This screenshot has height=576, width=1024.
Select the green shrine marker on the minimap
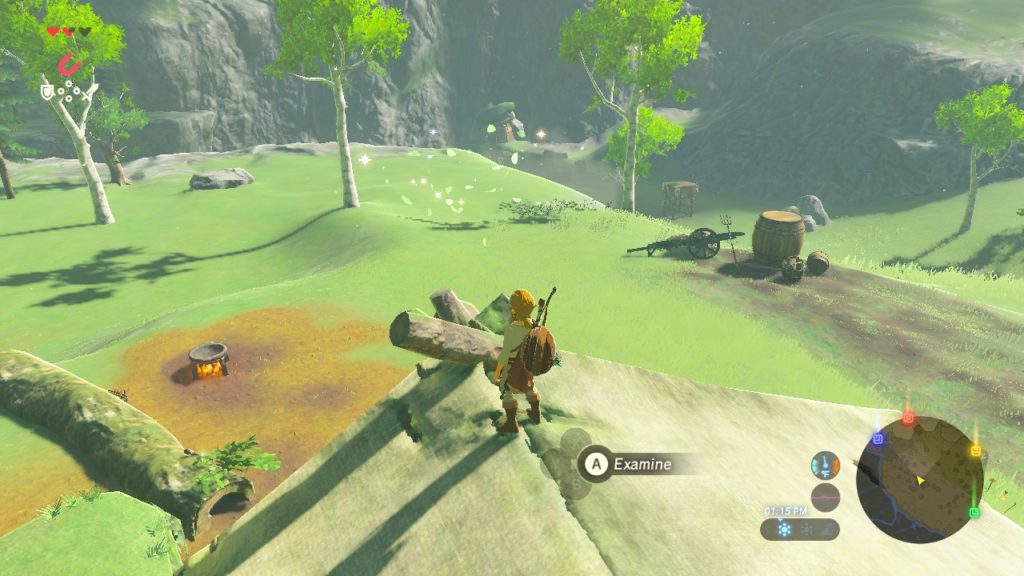tap(974, 512)
